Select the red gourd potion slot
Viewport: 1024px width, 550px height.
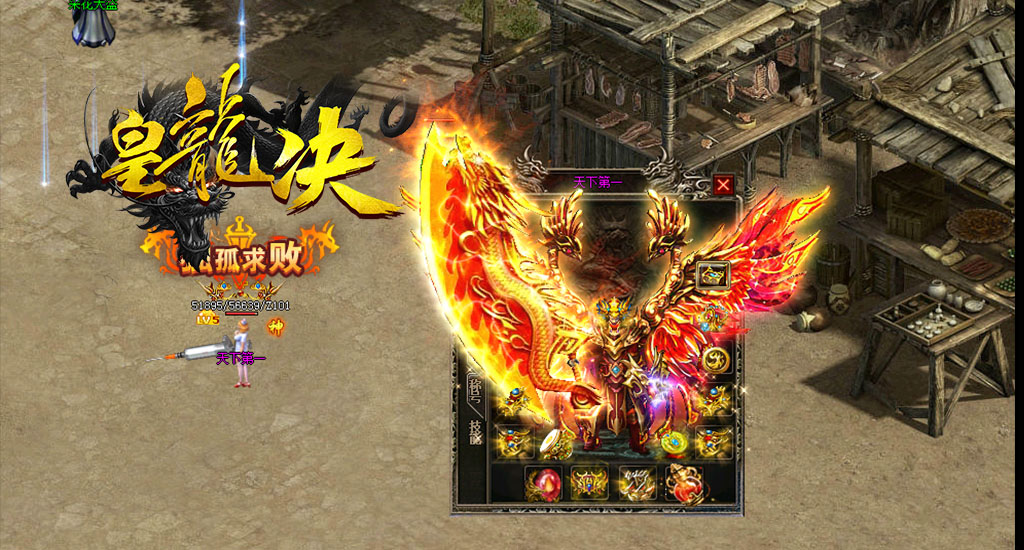click(x=685, y=483)
